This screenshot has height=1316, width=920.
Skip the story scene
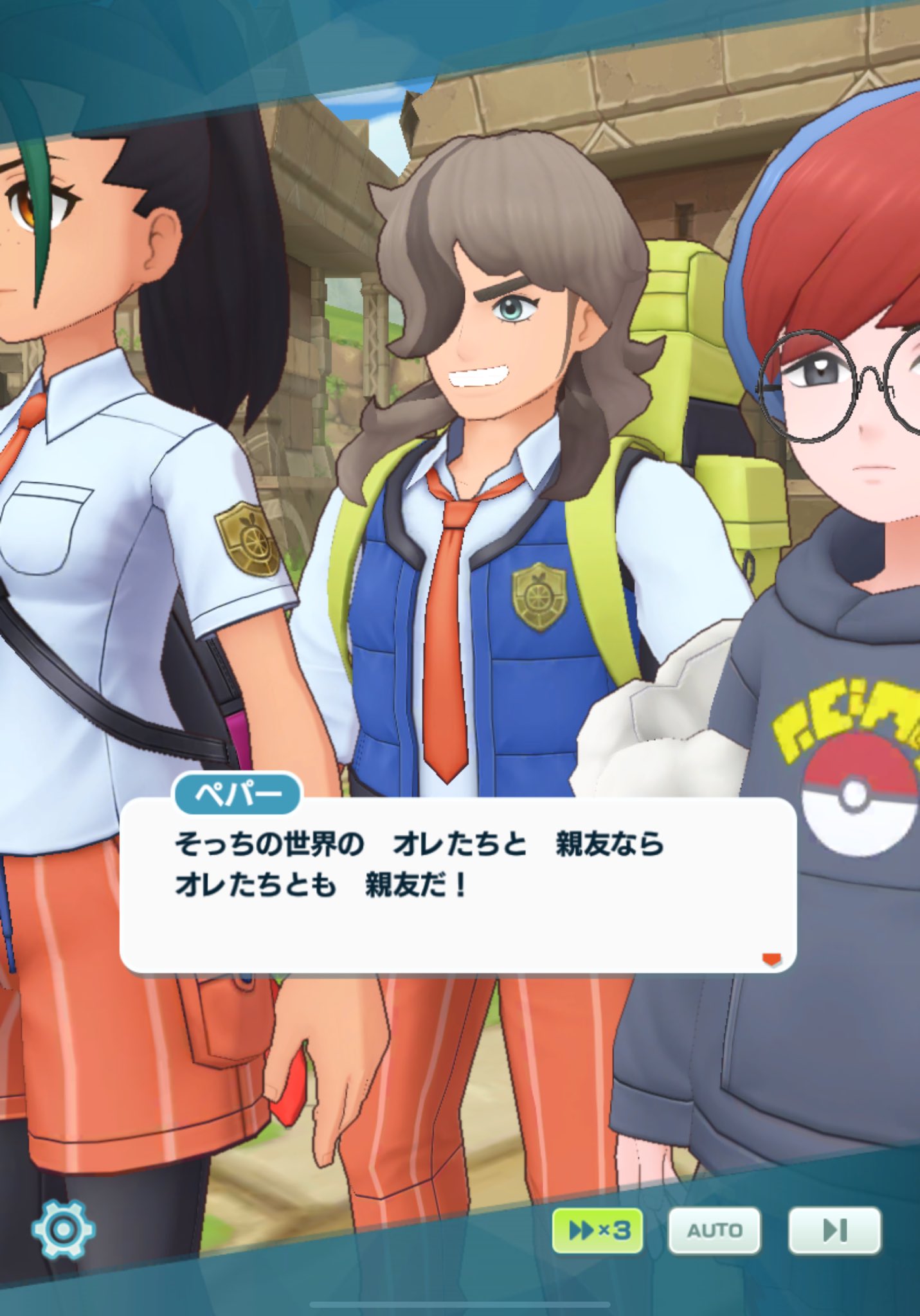click(834, 1230)
